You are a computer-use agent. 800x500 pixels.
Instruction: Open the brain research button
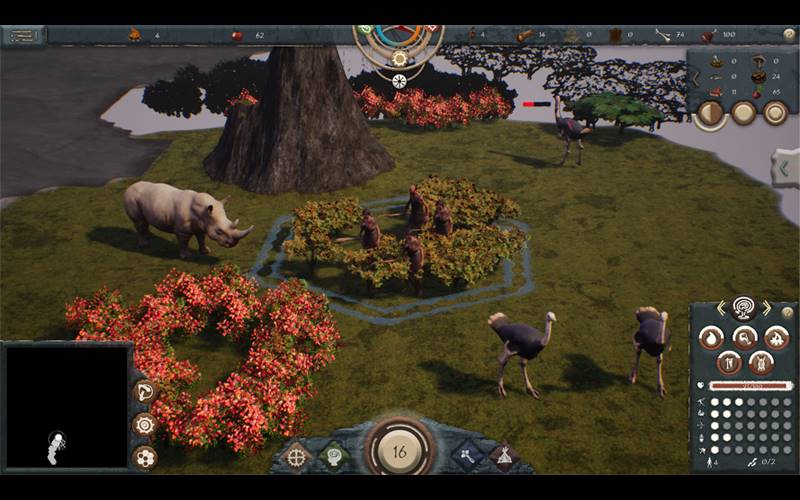[333, 457]
